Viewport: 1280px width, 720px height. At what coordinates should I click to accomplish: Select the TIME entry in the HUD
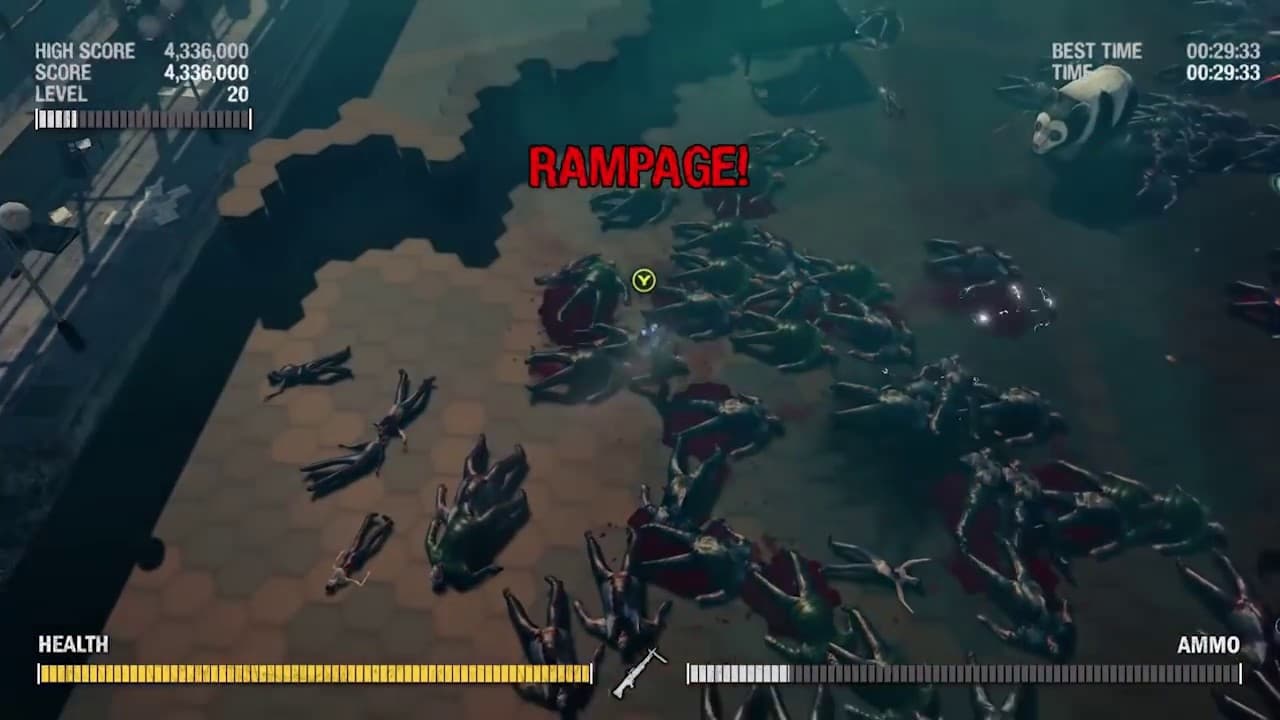point(1072,73)
